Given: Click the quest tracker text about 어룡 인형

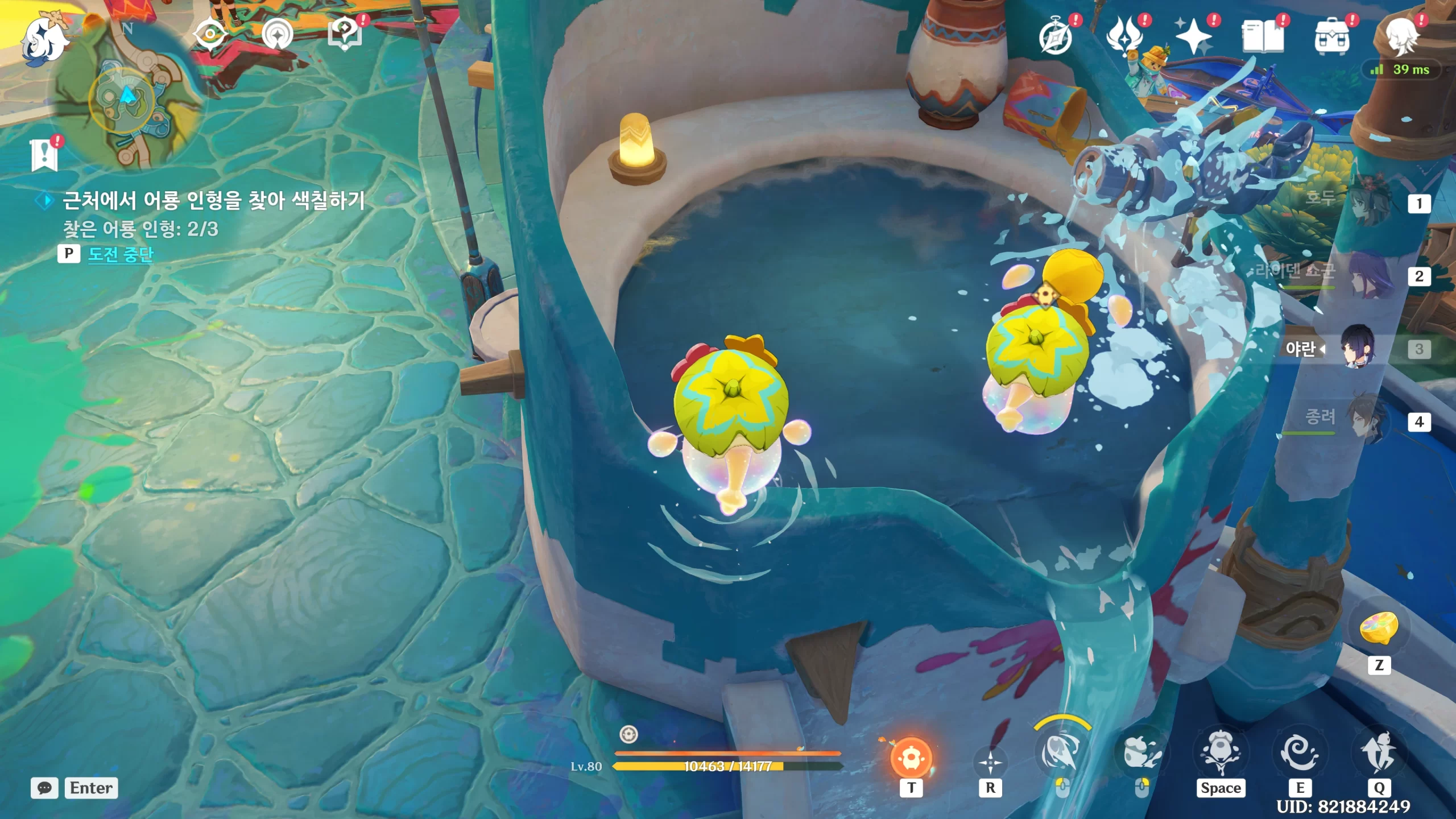Looking at the screenshot, I should click(x=213, y=200).
